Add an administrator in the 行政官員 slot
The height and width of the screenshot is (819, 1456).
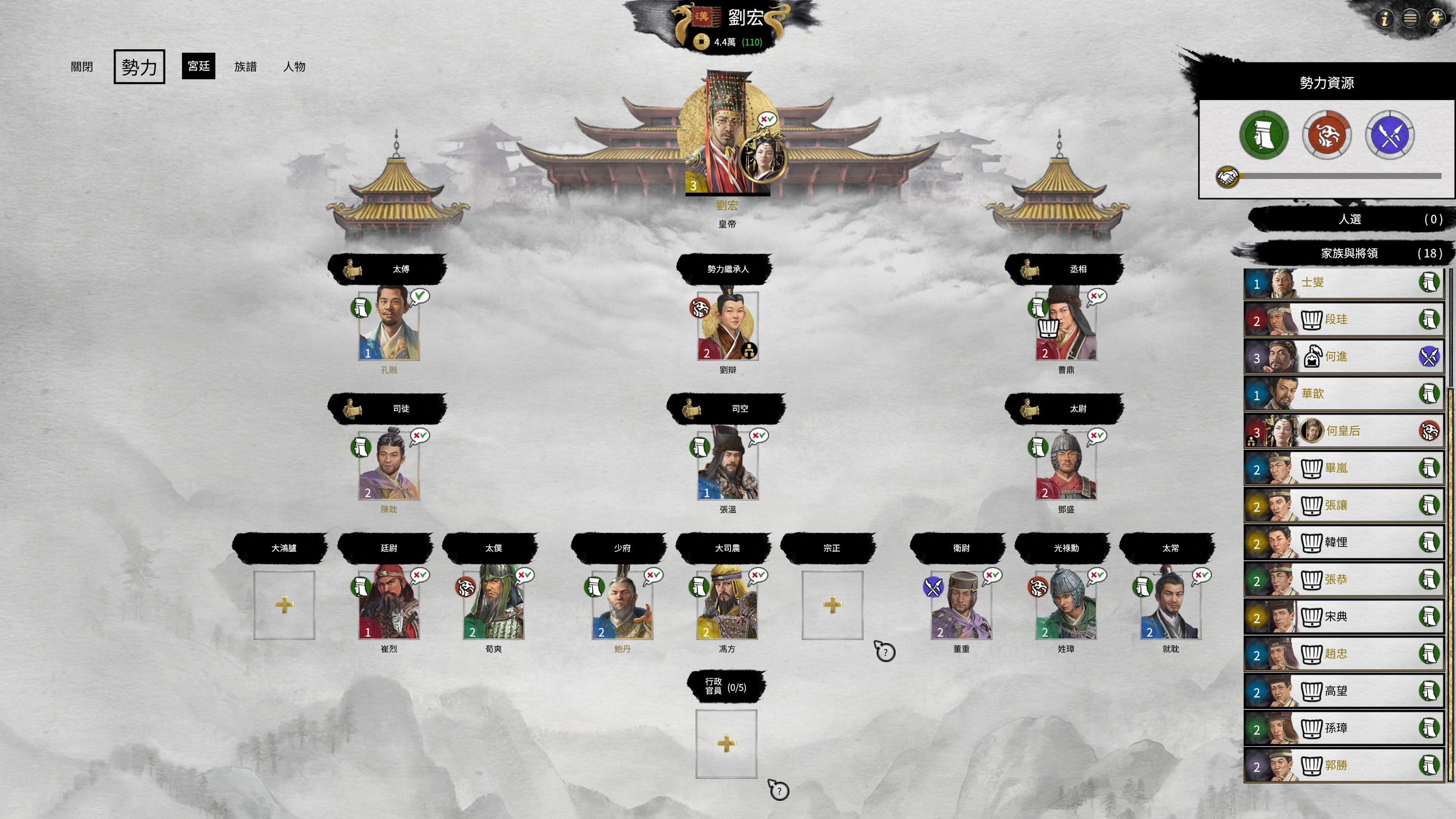tap(726, 744)
